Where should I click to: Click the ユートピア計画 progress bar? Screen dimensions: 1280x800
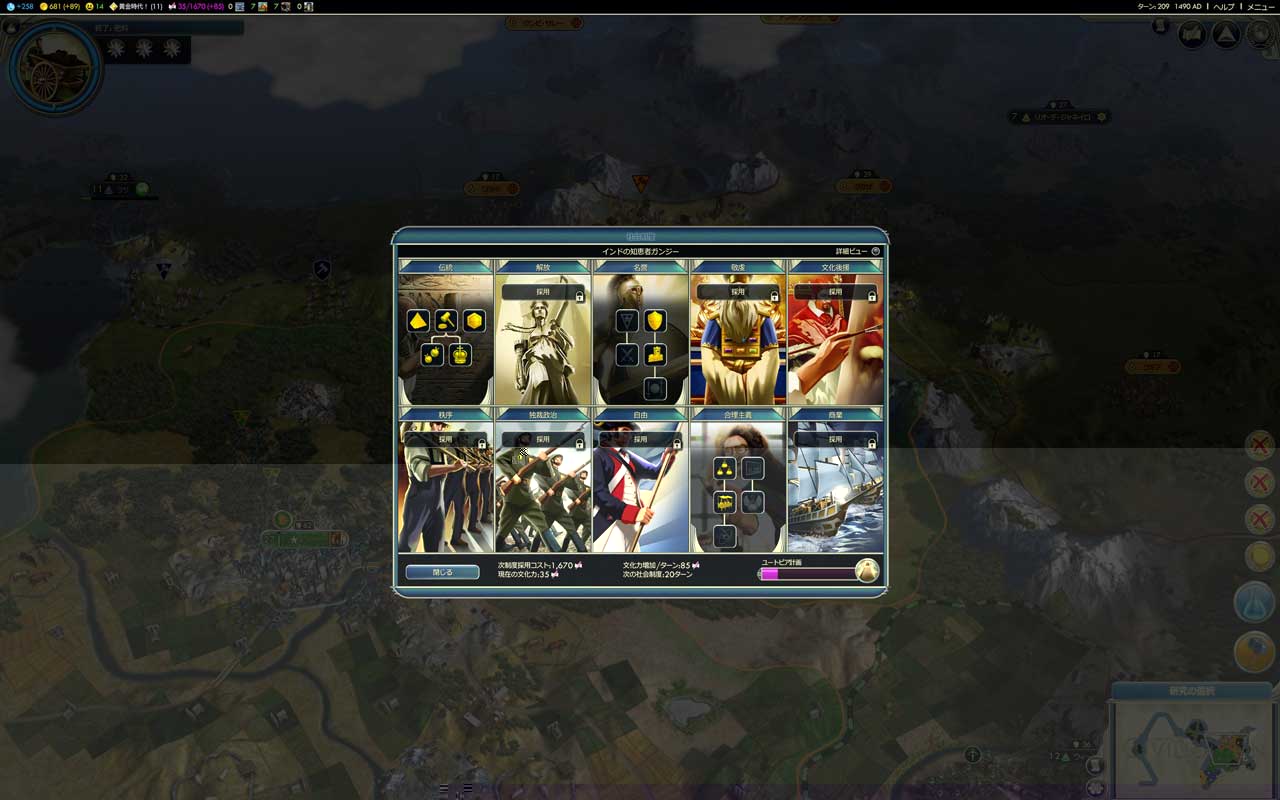[x=805, y=575]
